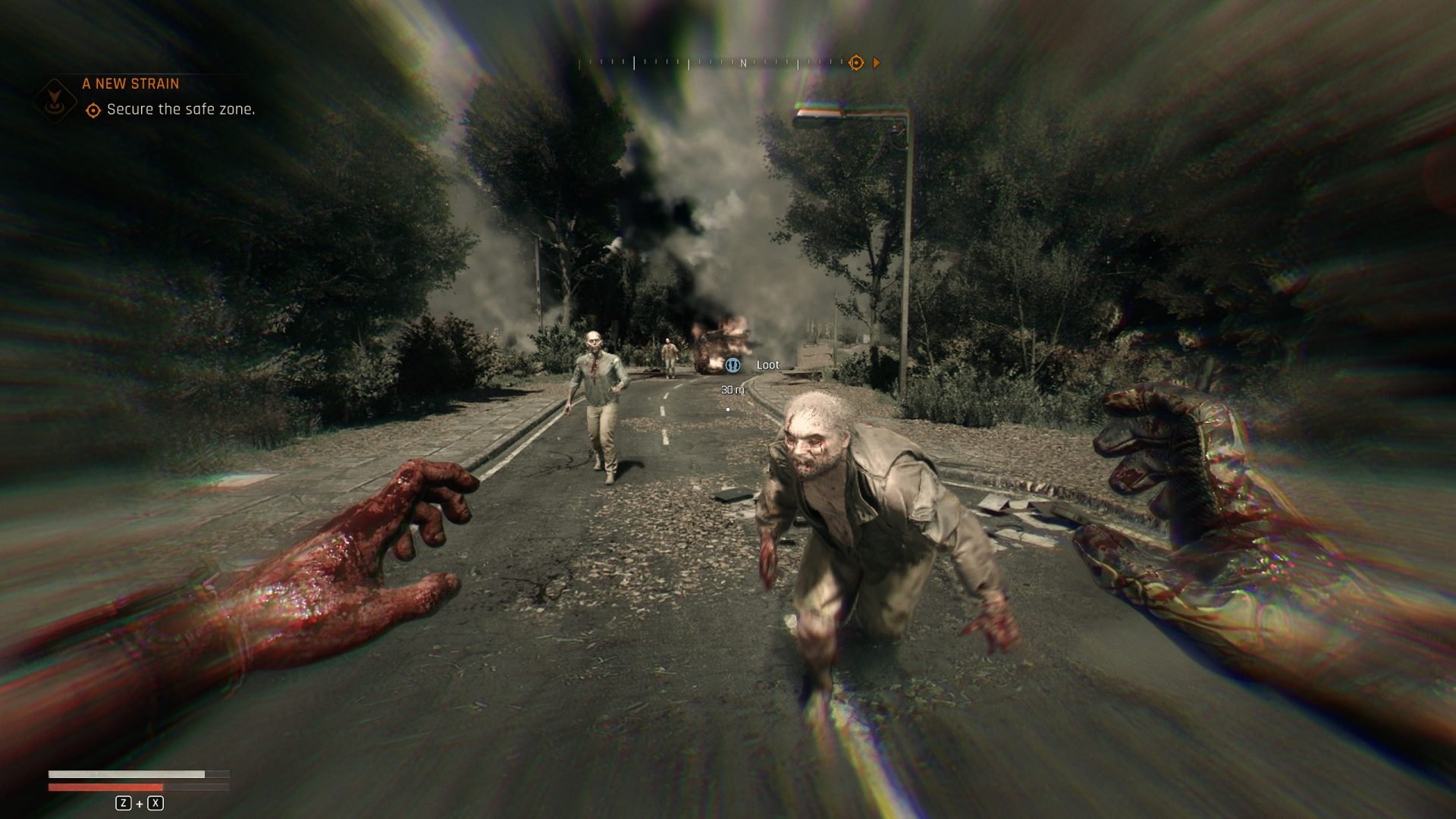Expand the compass bar details
The height and width of the screenshot is (819, 1456).
click(728, 64)
